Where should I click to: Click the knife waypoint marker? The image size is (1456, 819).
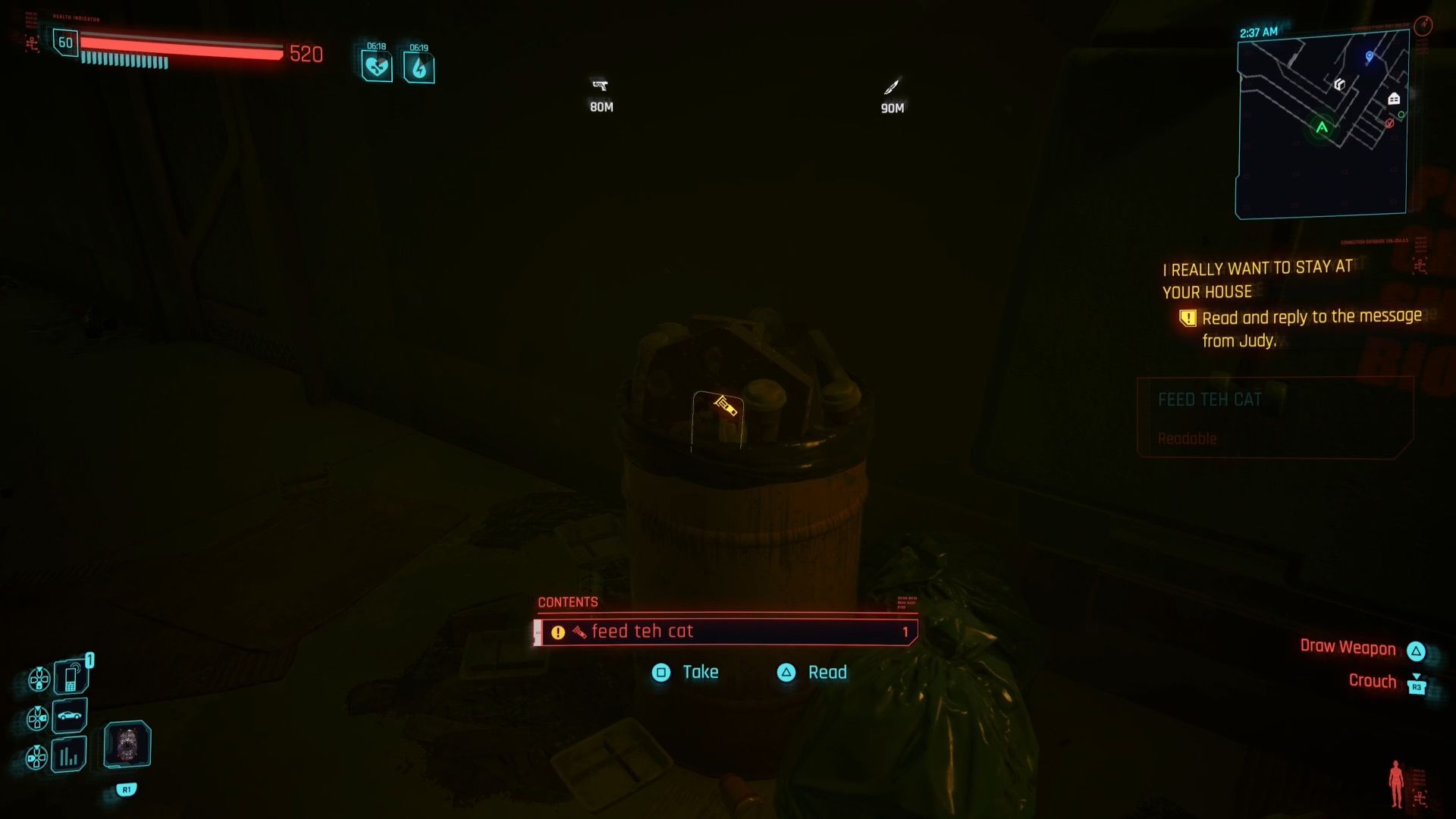[x=892, y=87]
